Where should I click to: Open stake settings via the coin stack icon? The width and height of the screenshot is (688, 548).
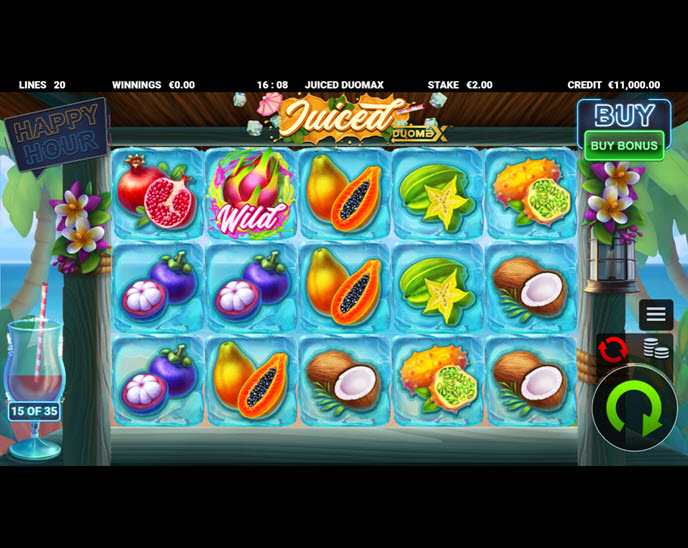656,349
